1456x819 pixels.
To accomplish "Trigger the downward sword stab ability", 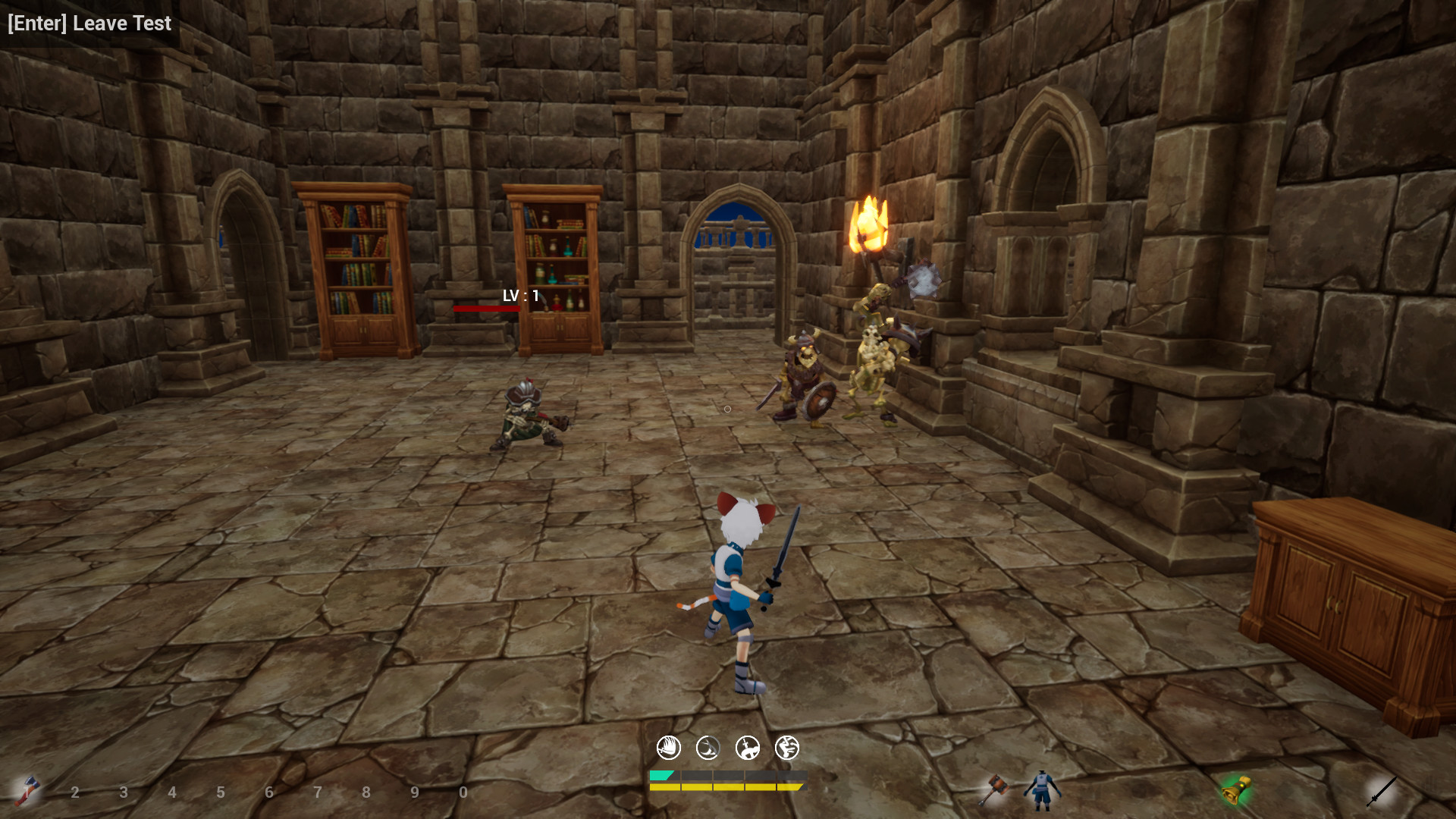I will [x=748, y=748].
